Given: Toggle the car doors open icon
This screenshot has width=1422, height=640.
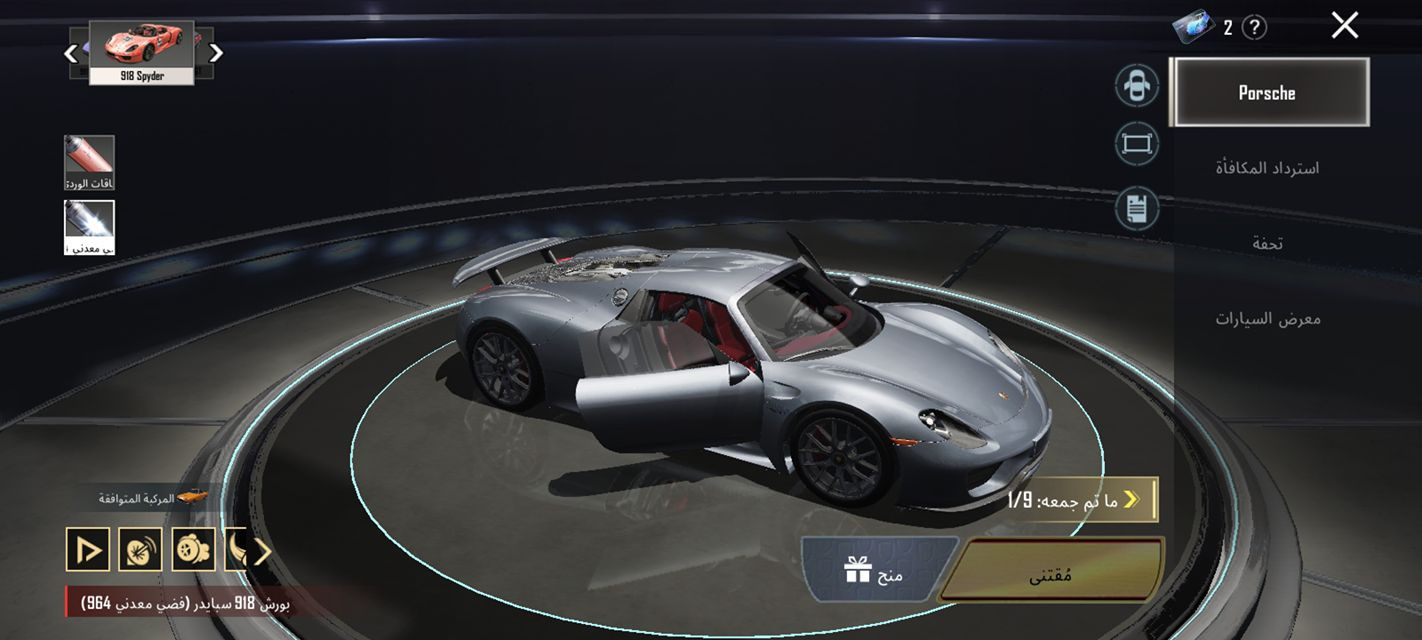Looking at the screenshot, I should [x=1137, y=85].
